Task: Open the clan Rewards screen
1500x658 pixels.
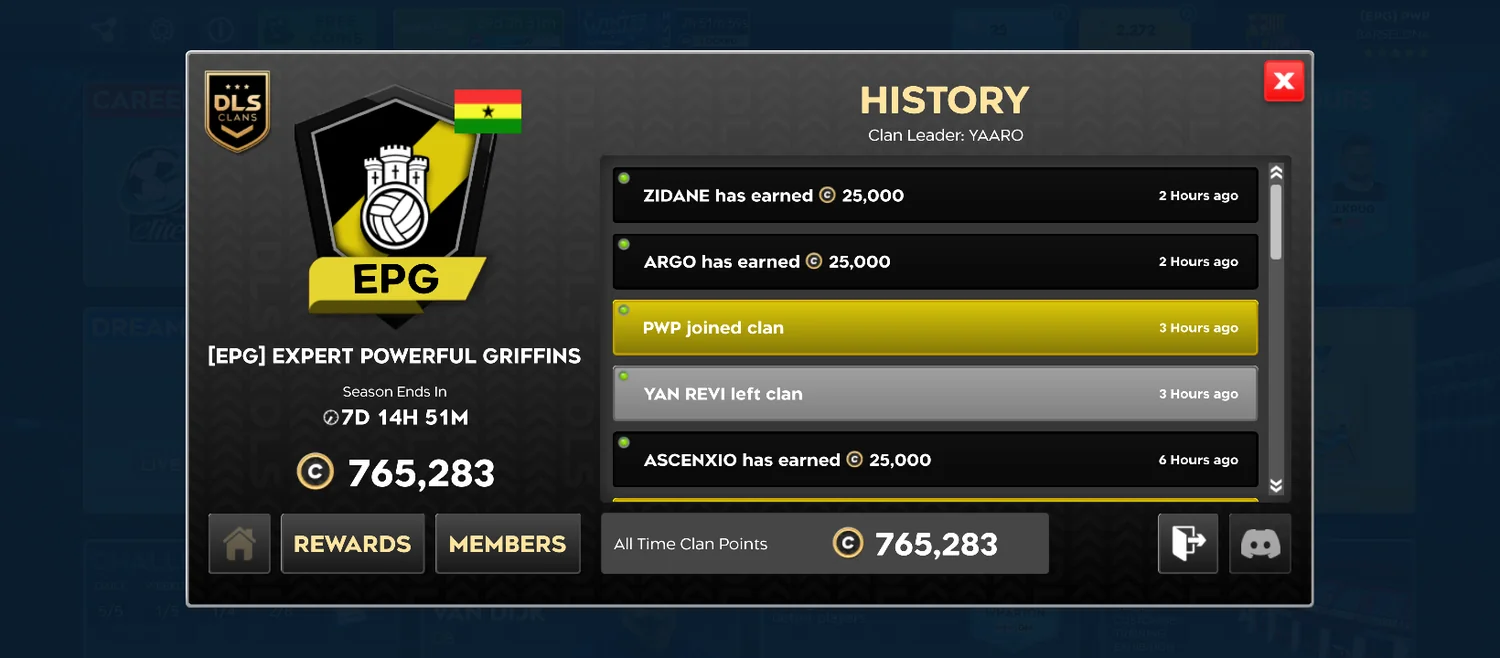Action: pos(352,544)
